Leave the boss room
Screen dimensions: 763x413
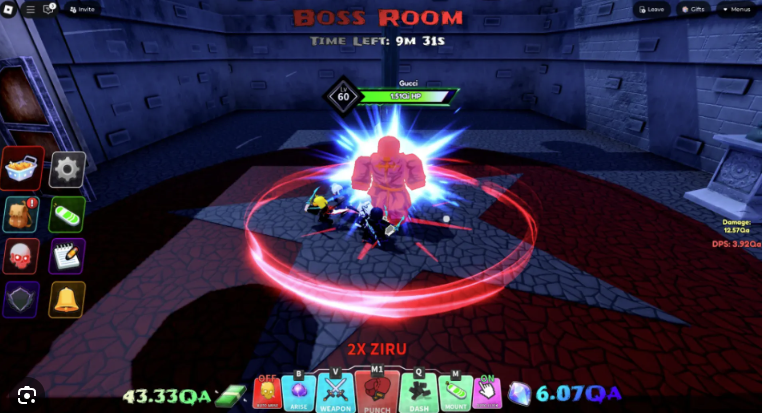[652, 9]
